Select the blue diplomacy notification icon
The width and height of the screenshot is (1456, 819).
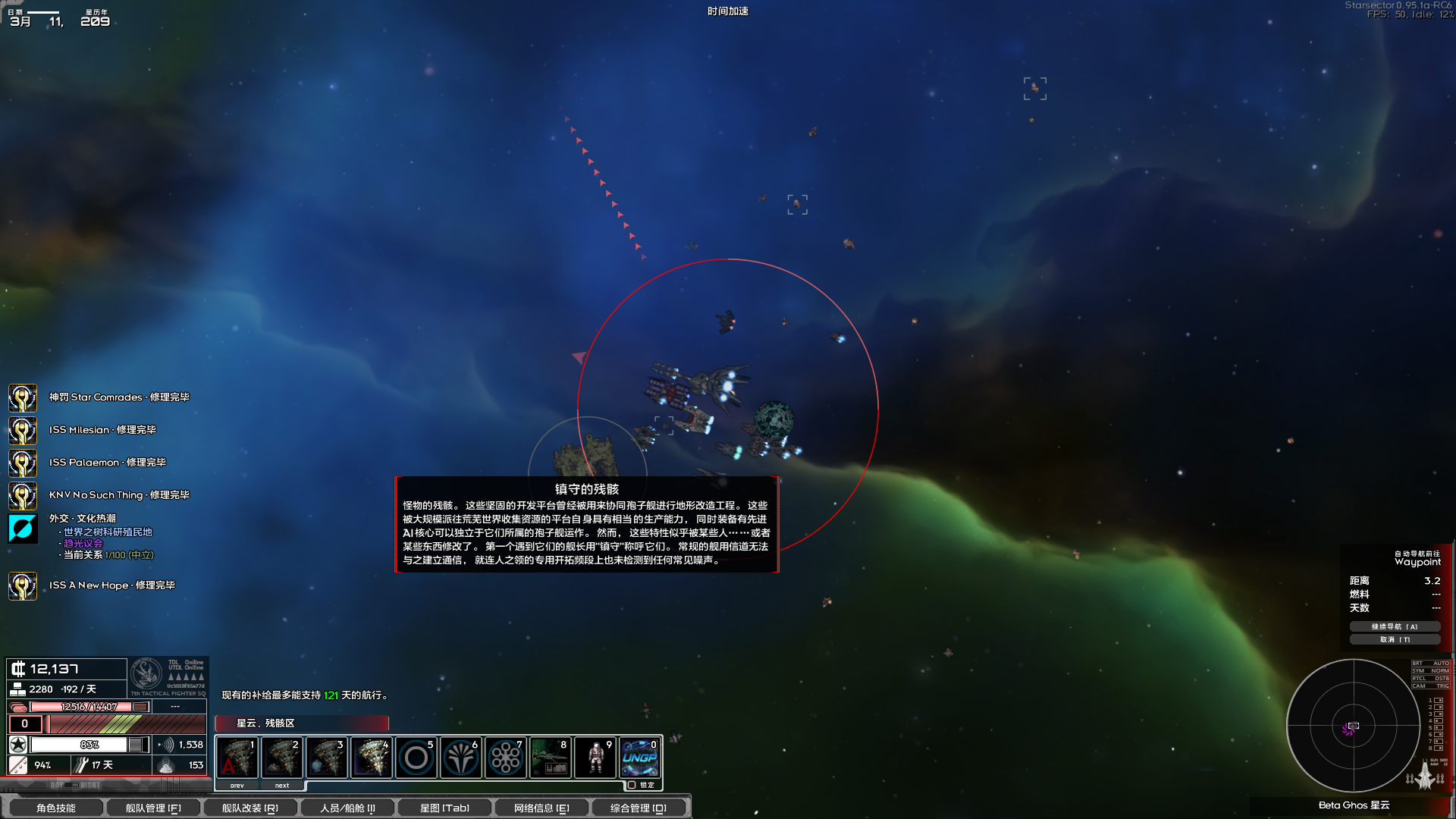[x=23, y=529]
